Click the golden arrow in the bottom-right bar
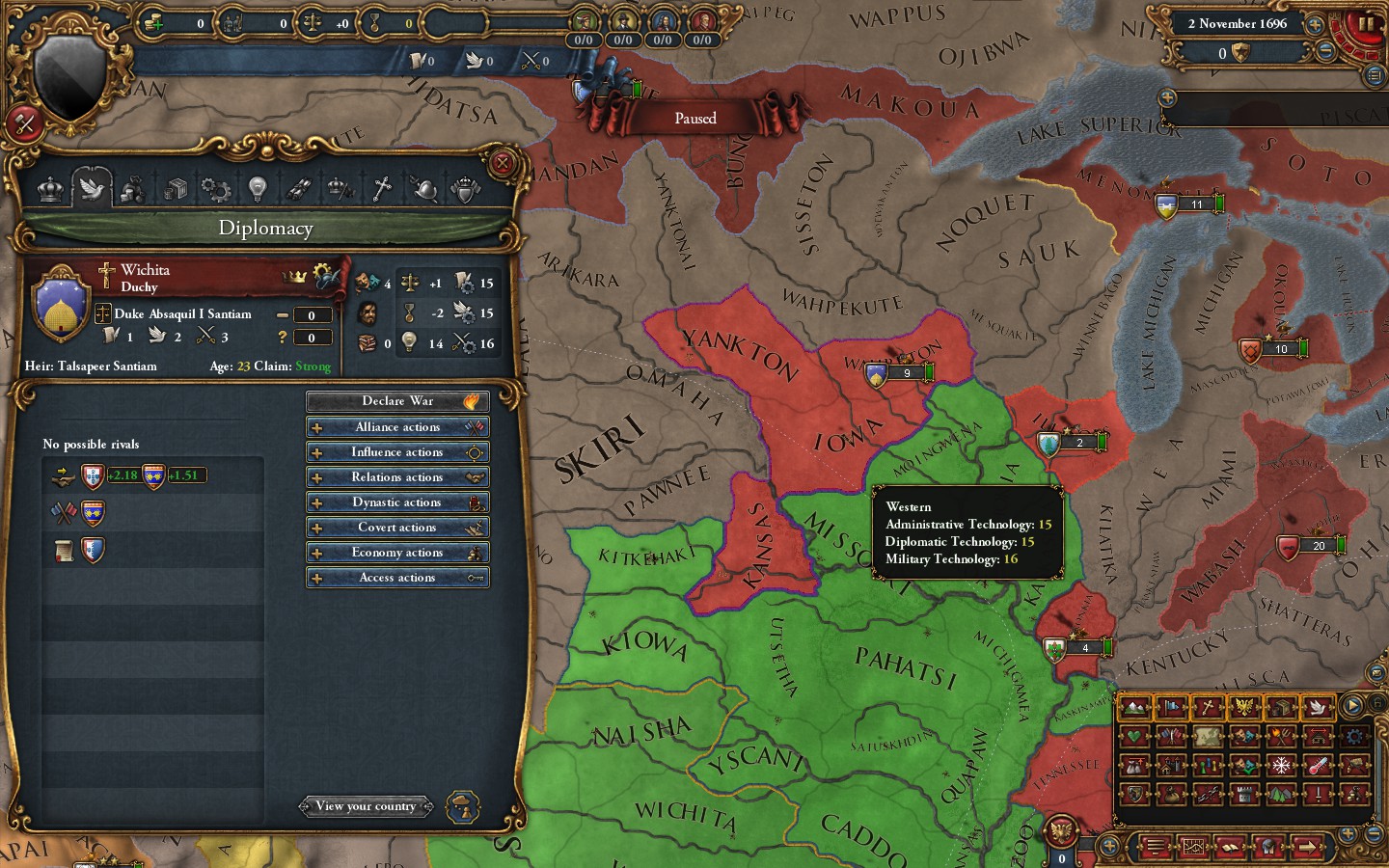Screen dimensions: 1389x868 pyautogui.click(x=1307, y=846)
